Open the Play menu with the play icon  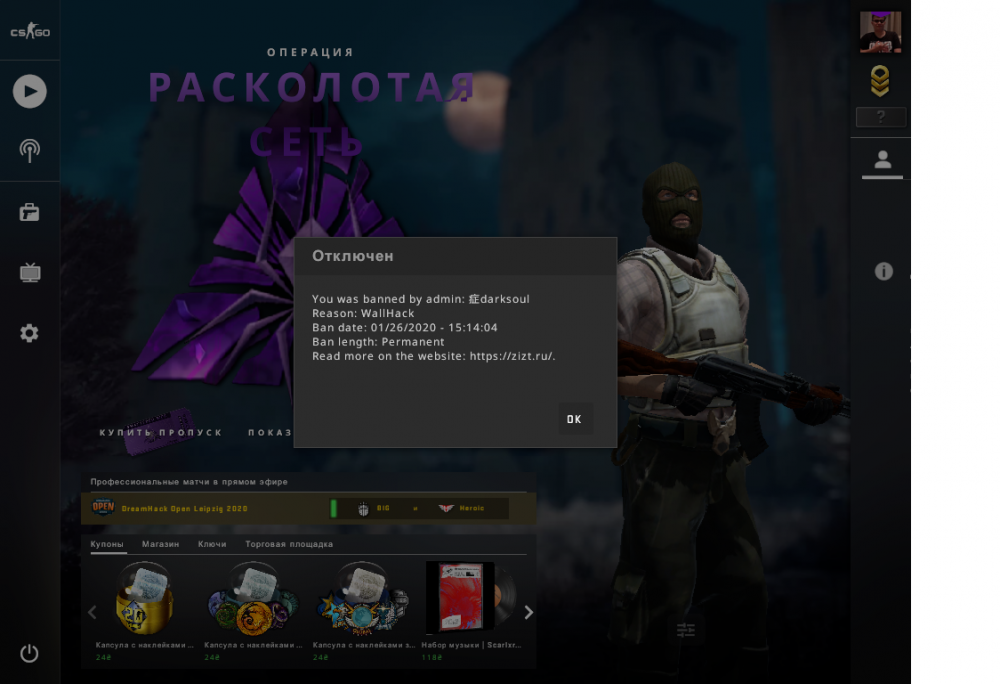coord(30,92)
